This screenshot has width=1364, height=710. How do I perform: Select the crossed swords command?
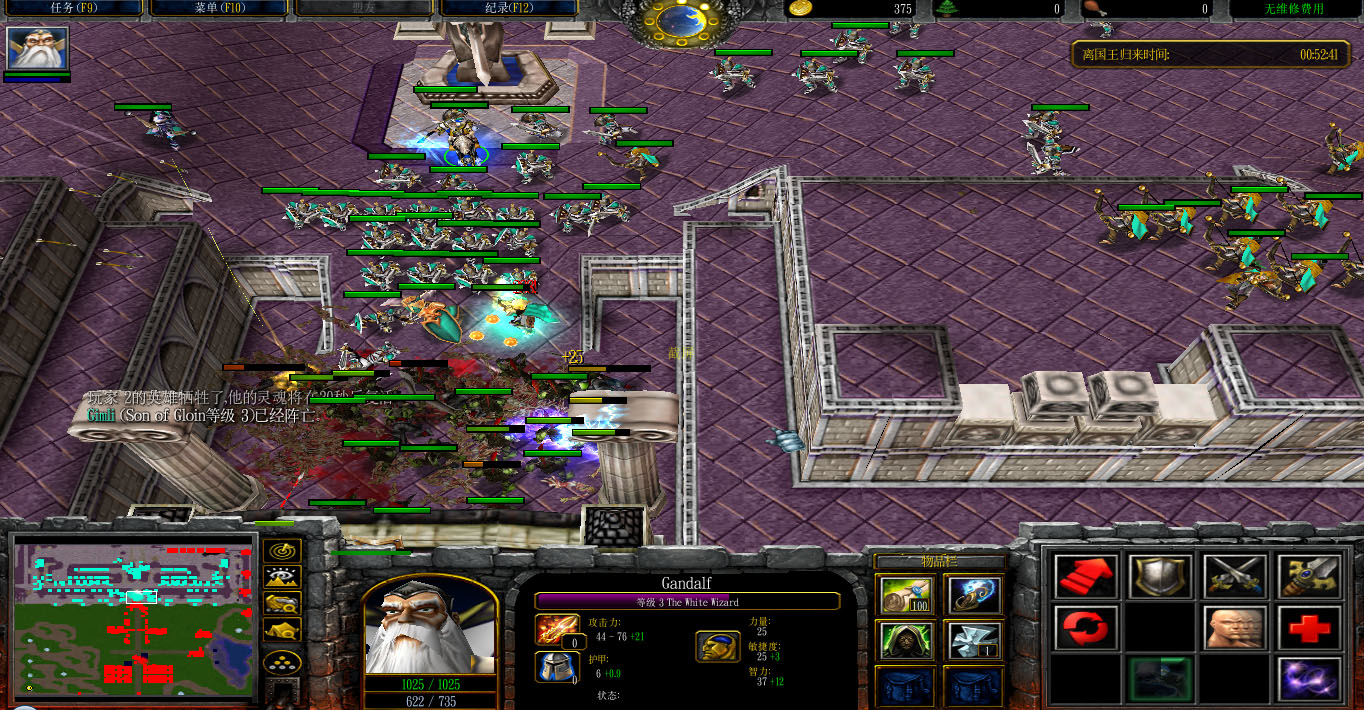pyautogui.click(x=1234, y=578)
